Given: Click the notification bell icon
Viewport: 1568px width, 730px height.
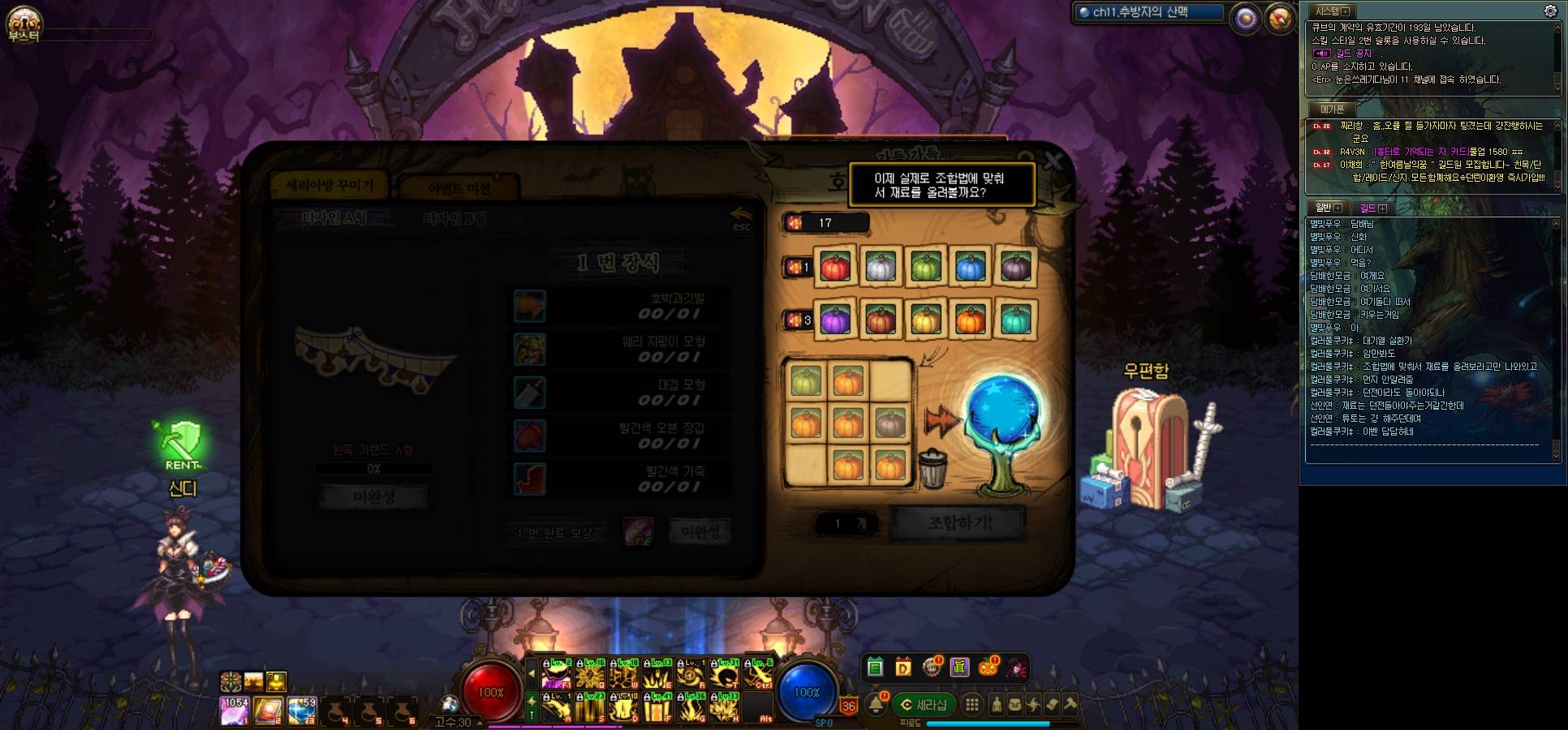Looking at the screenshot, I should (x=877, y=704).
